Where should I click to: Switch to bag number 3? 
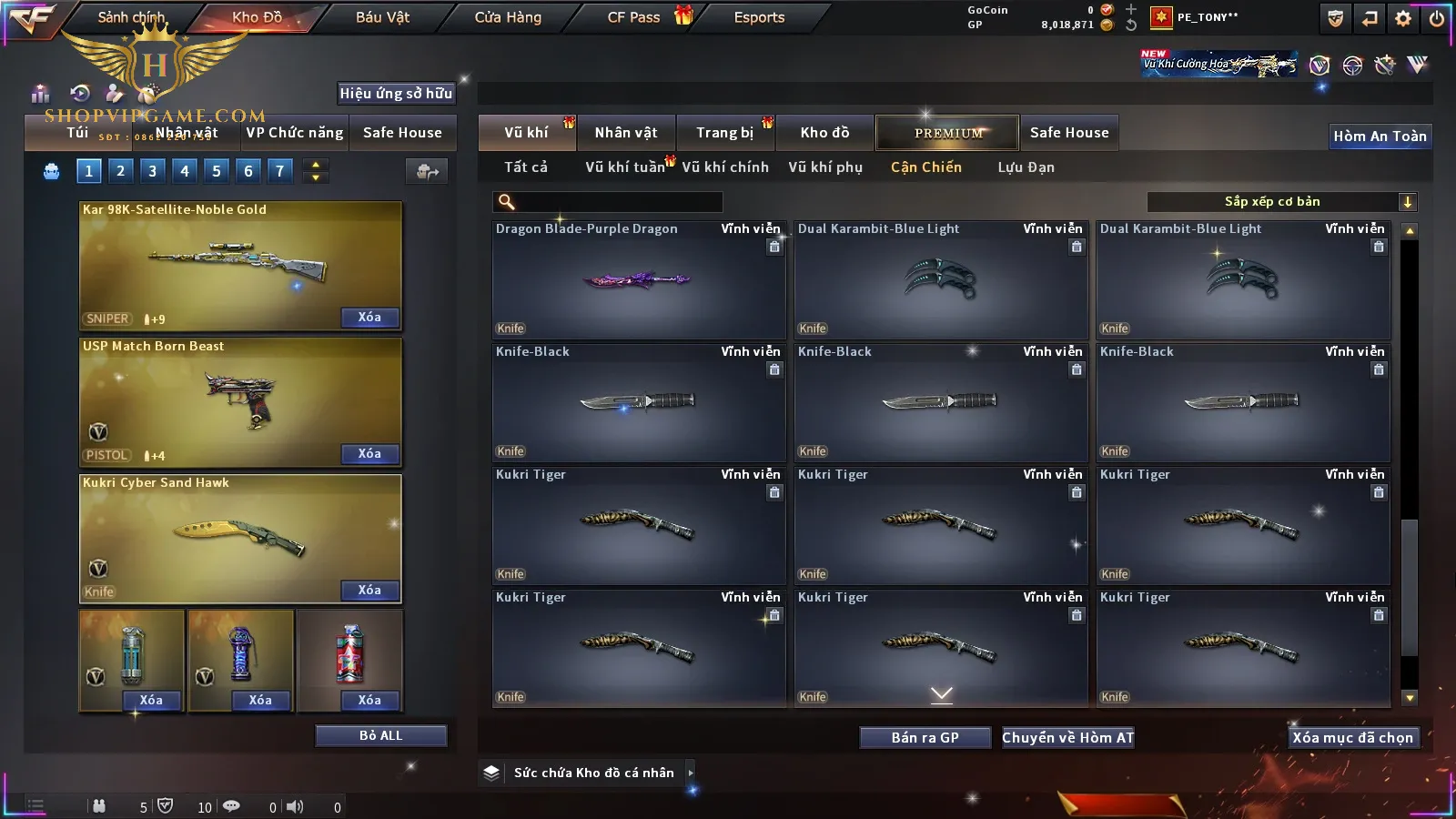tap(152, 171)
